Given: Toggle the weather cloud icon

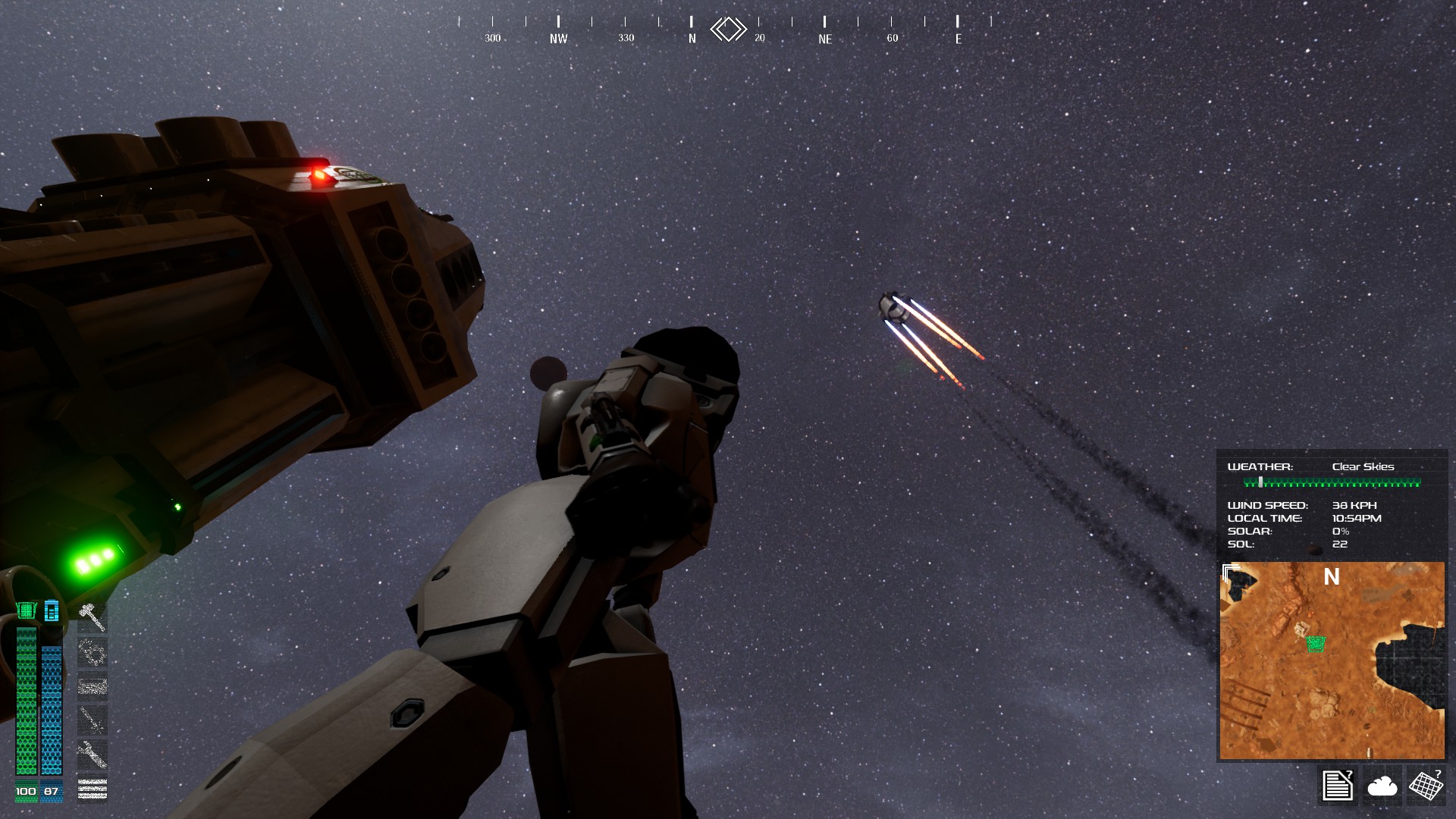Looking at the screenshot, I should (1382, 786).
